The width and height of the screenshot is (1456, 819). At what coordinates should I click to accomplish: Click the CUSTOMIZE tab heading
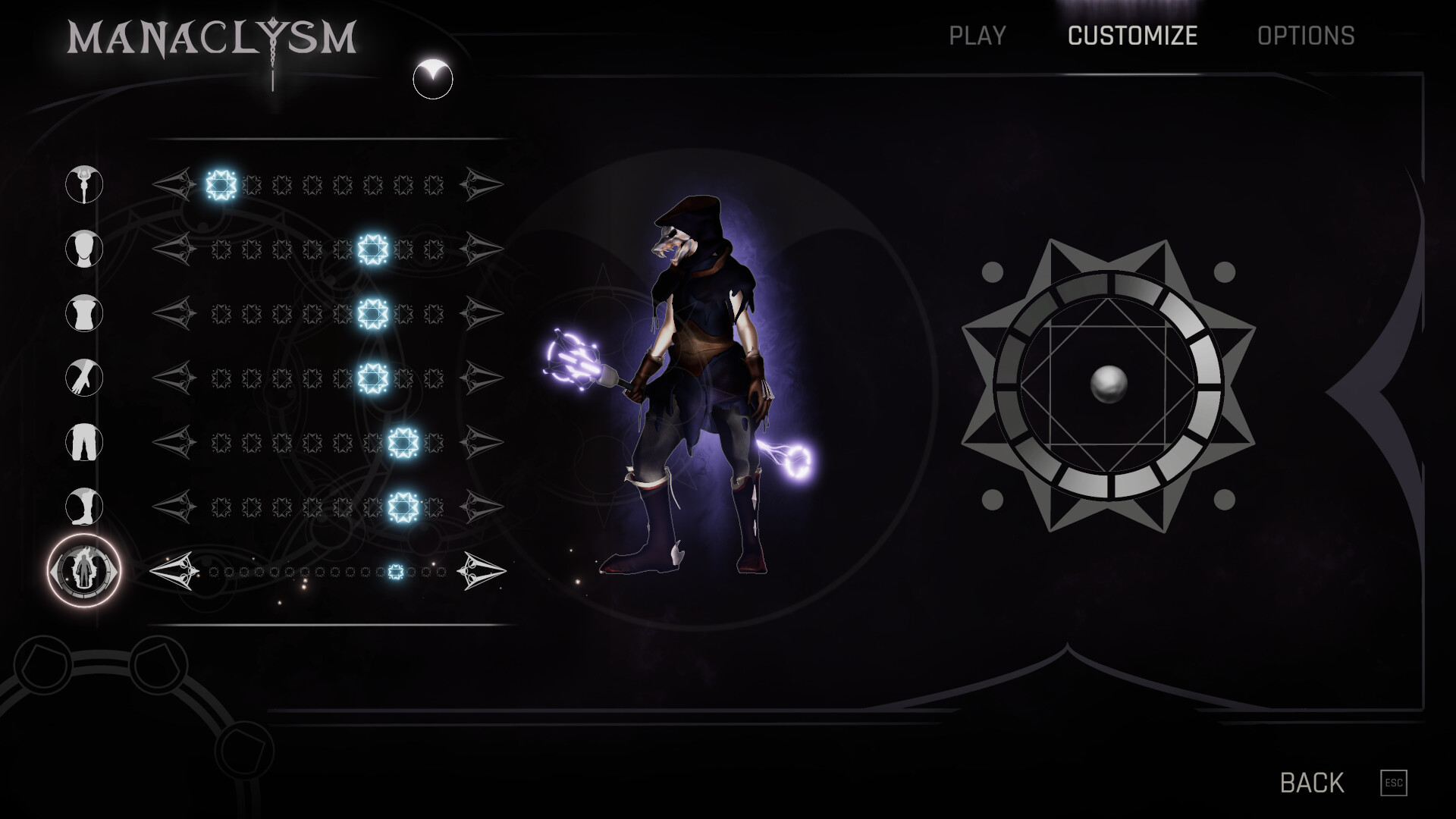coord(1131,36)
